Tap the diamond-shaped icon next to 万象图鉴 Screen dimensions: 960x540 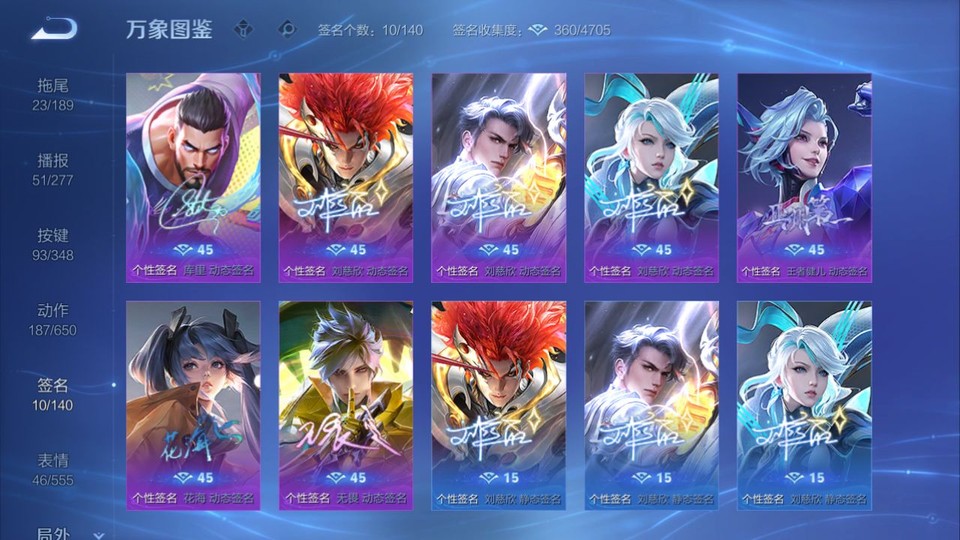click(x=243, y=29)
